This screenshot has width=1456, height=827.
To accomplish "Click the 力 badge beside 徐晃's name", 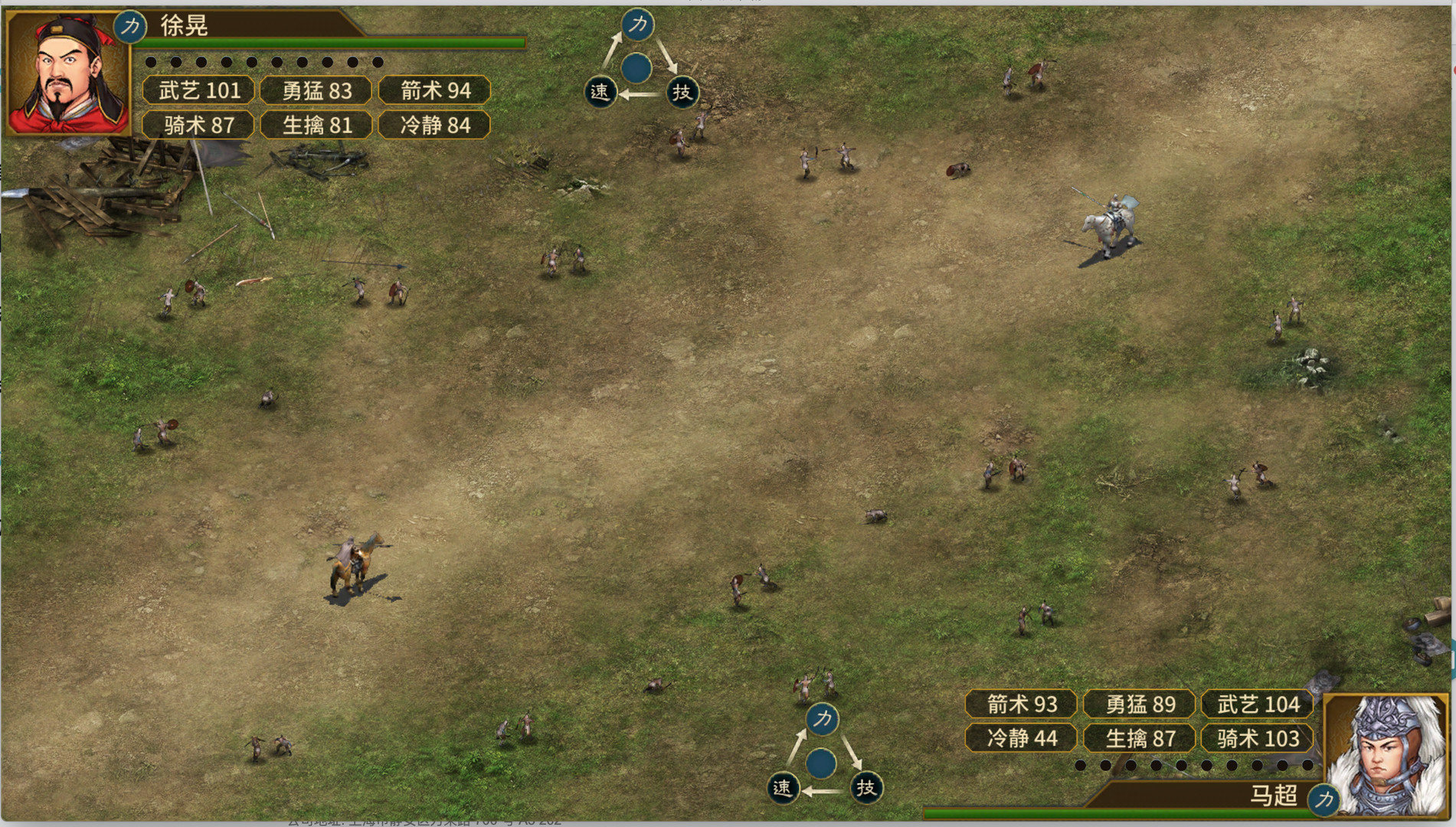I will [130, 26].
